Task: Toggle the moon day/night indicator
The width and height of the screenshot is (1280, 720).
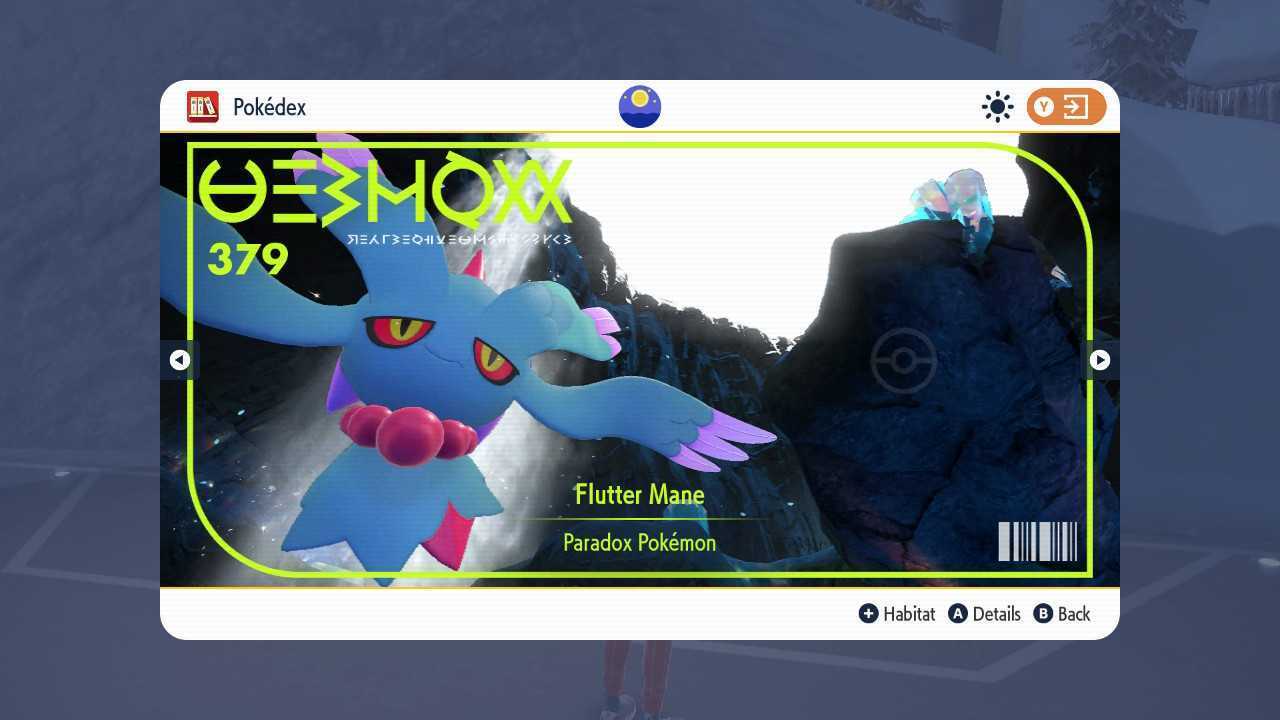Action: click(x=639, y=106)
